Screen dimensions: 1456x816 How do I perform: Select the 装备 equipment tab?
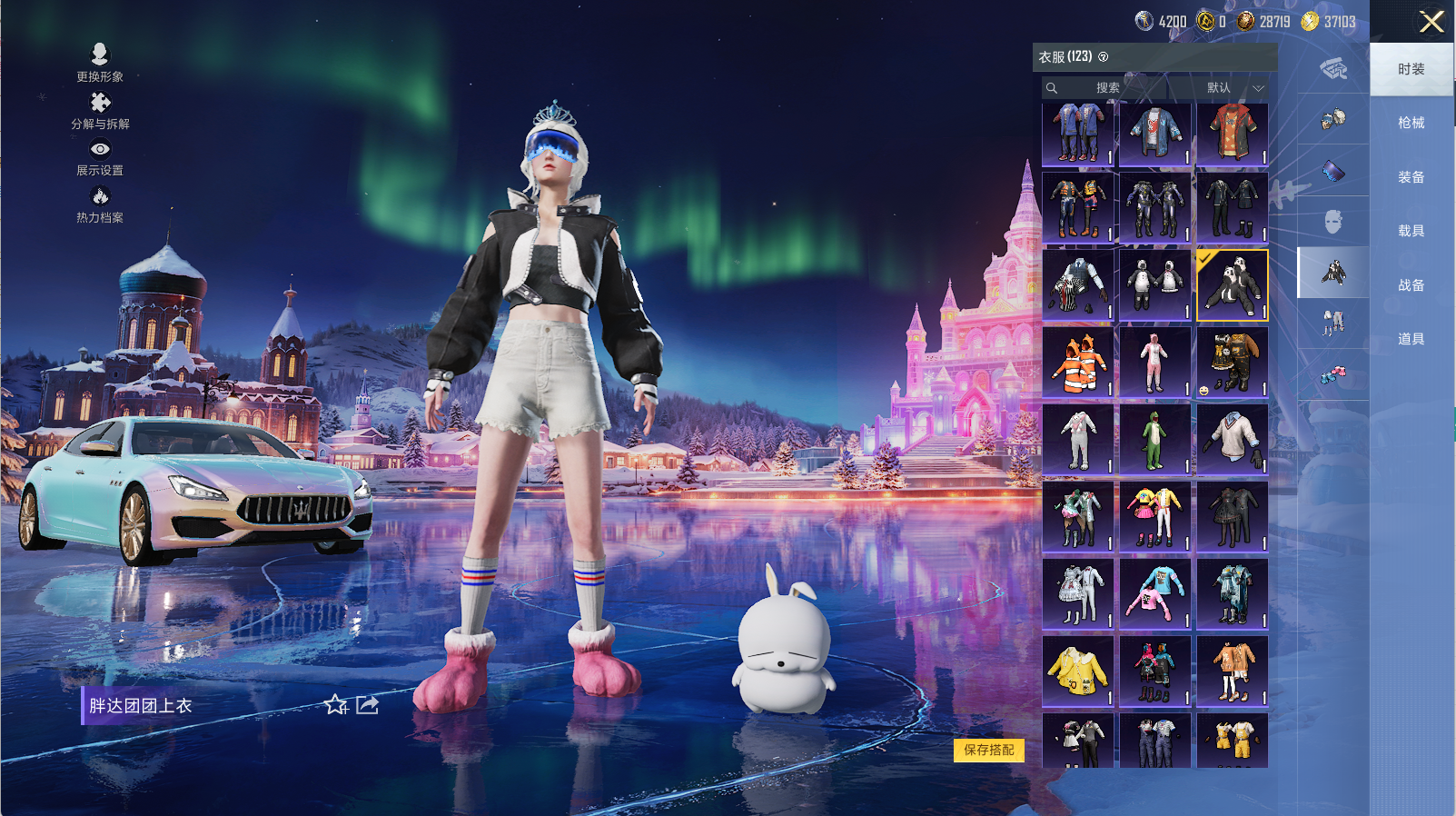(x=1411, y=177)
